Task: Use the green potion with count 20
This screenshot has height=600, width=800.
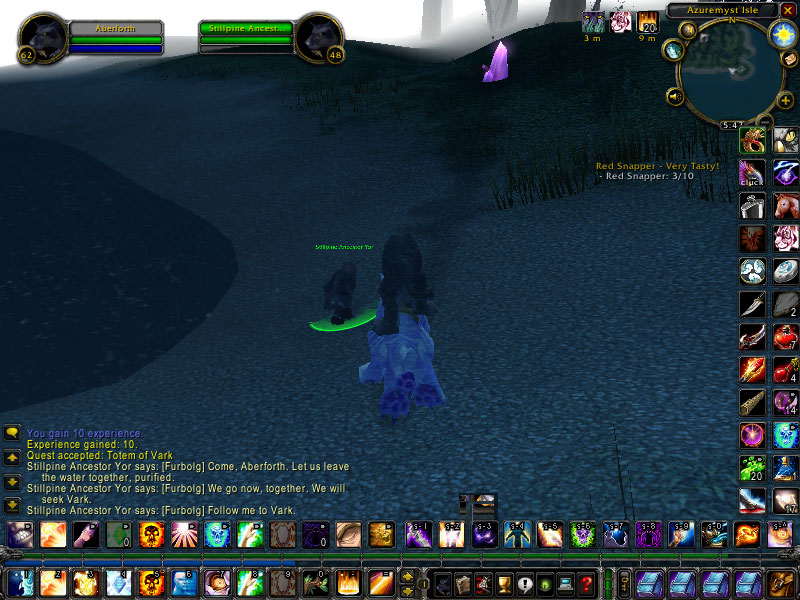Action: [752, 467]
